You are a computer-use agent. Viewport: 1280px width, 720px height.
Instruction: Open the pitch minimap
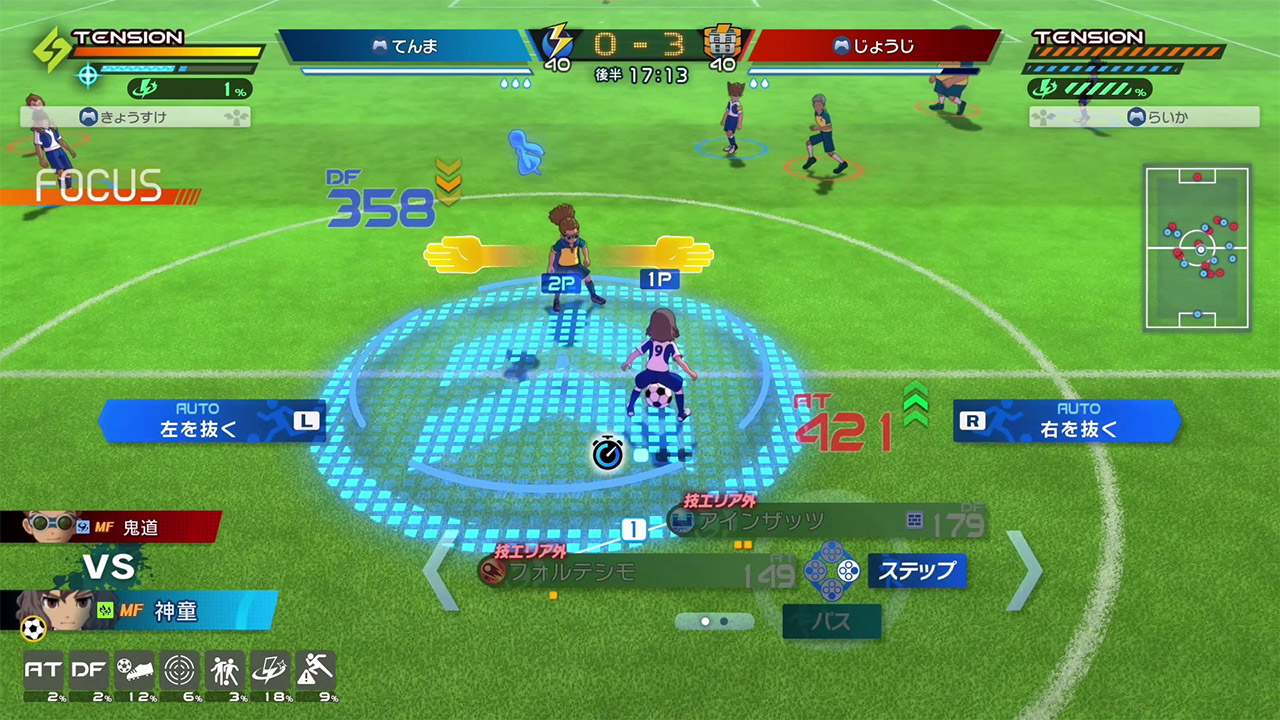[x=1197, y=249]
